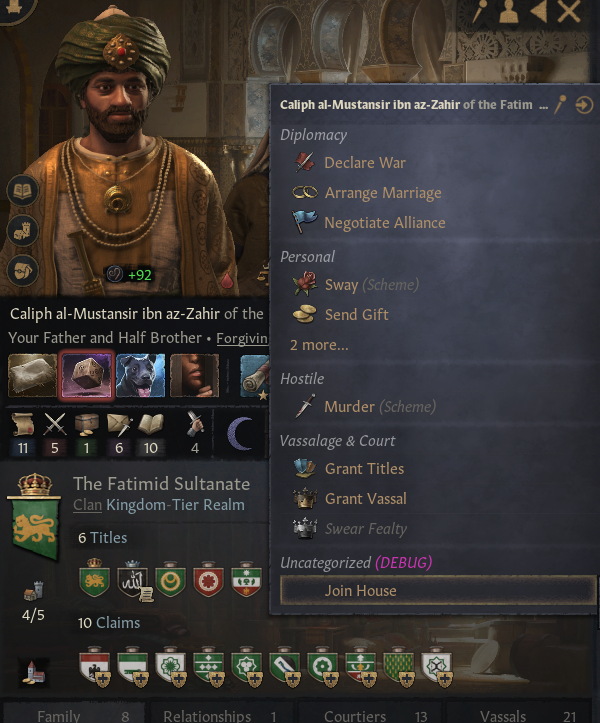Screen dimensions: 600x723
Task: Start a Sway scheme
Action: [341, 284]
